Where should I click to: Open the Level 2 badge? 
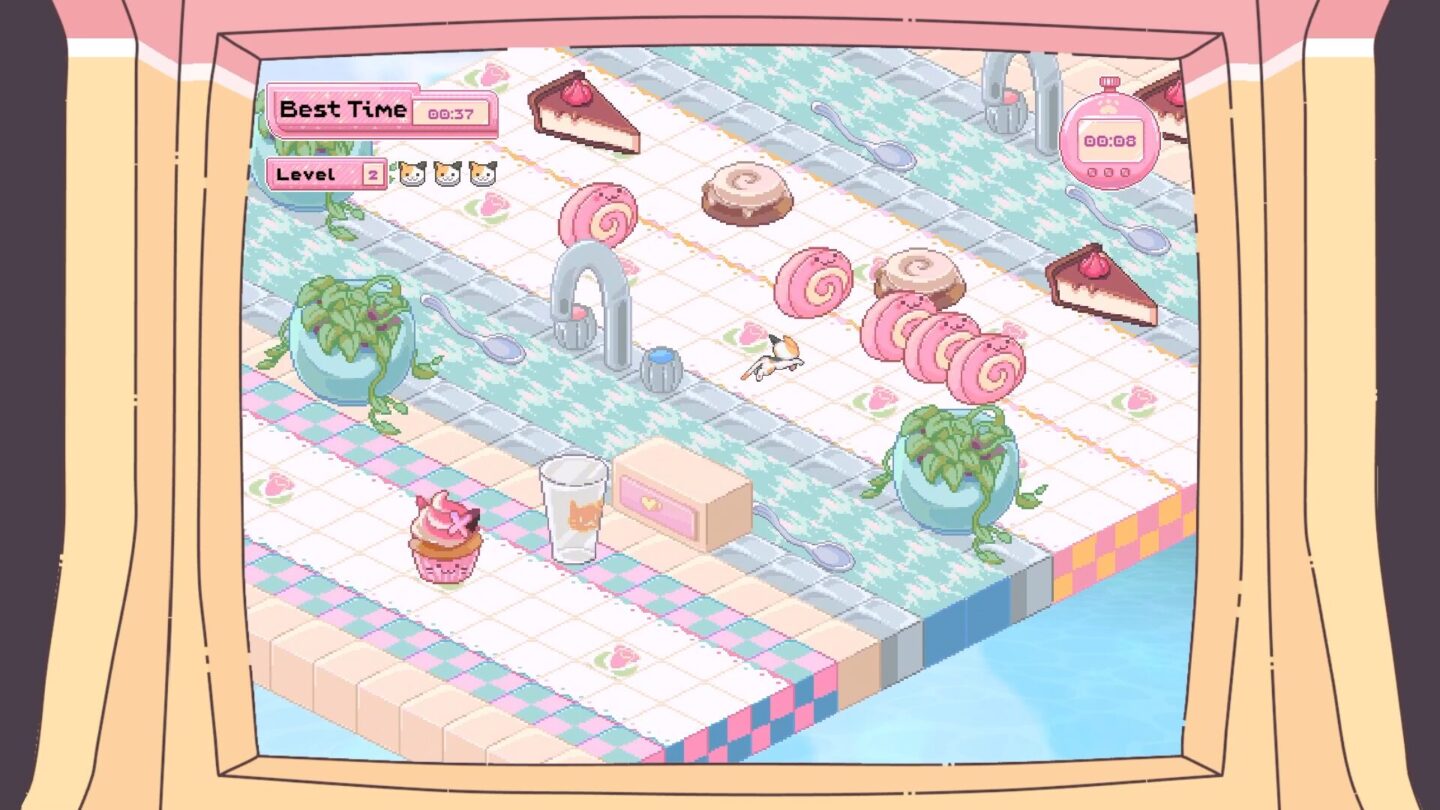point(325,173)
